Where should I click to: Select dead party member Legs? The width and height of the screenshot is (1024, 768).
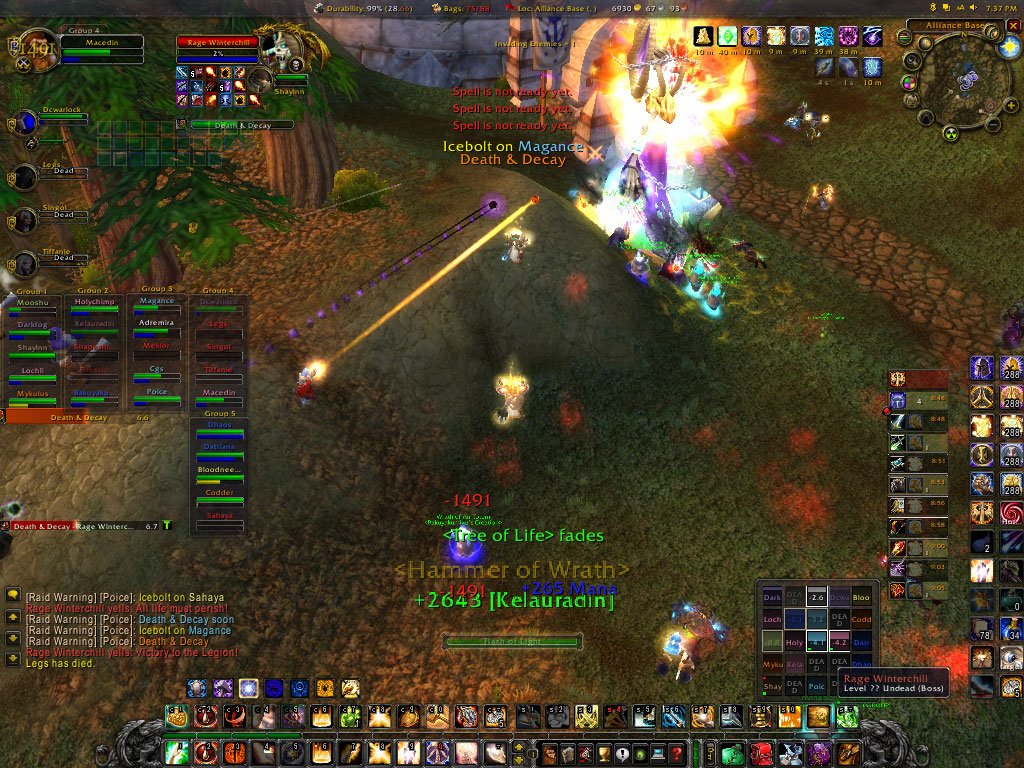pyautogui.click(x=62, y=170)
